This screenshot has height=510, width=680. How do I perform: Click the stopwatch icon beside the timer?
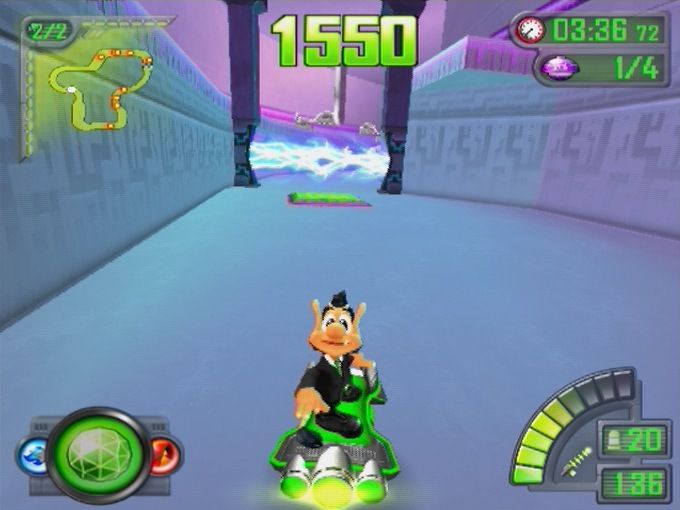[530, 30]
